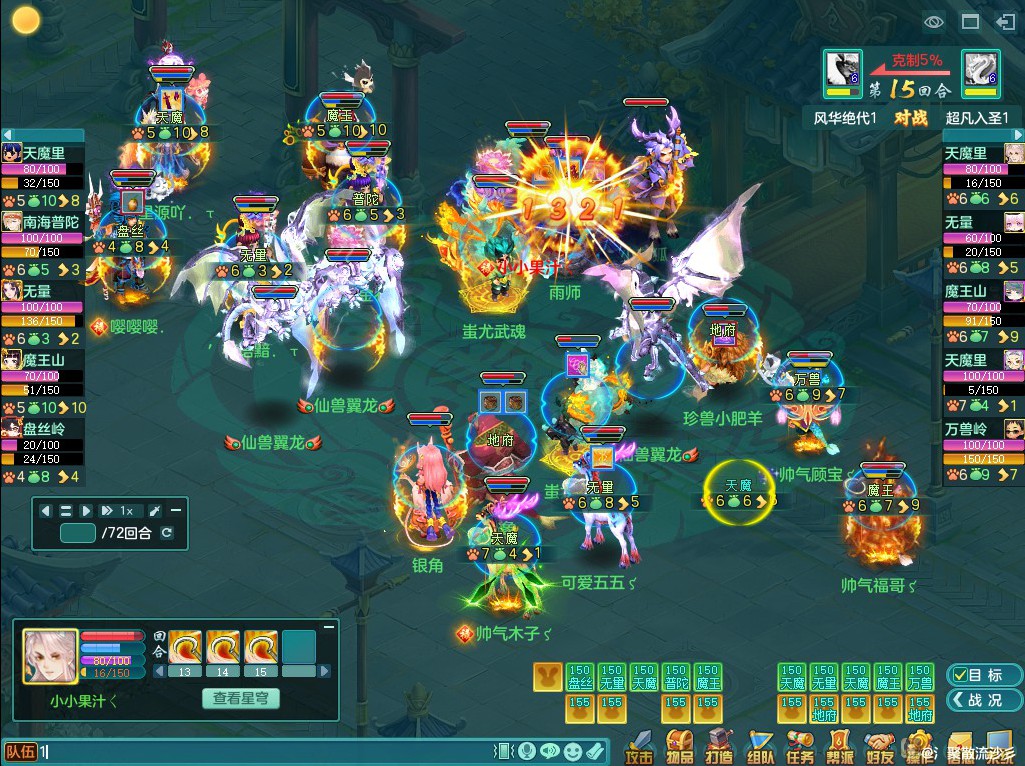Screen dimensions: 1025x766
Task: Click the exit battle arrow icon
Action: [1005, 21]
